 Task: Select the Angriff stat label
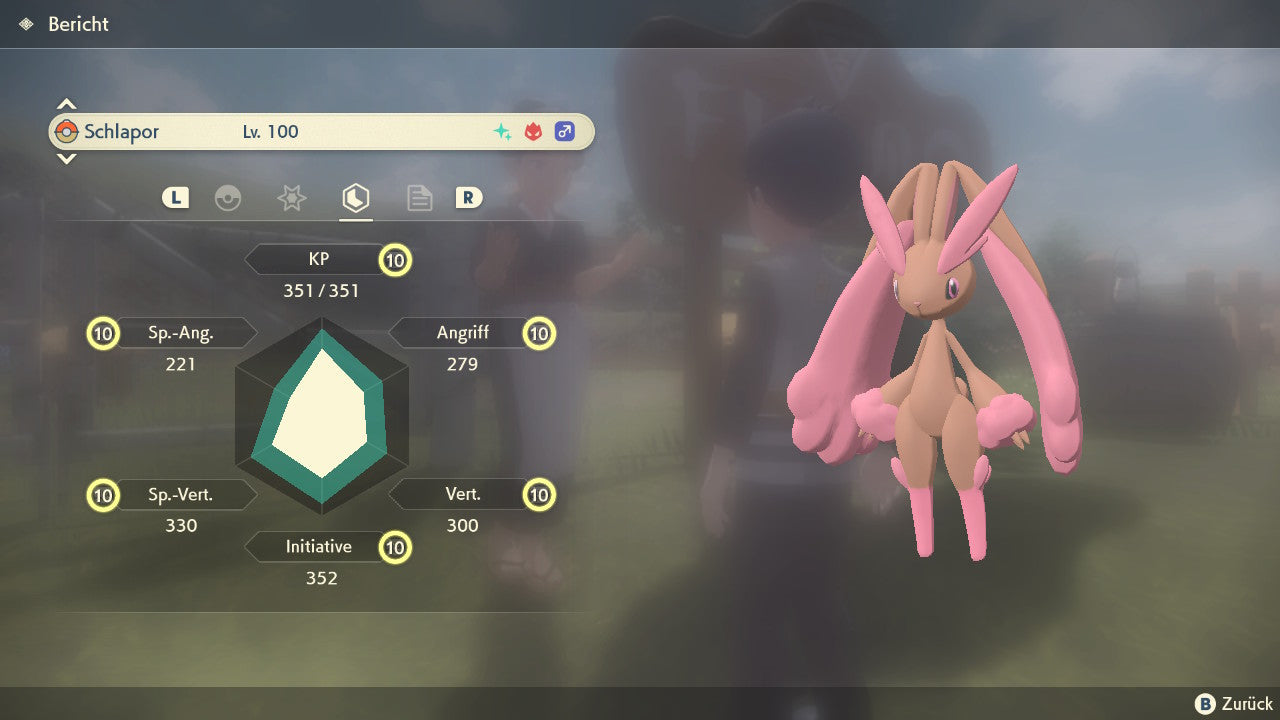click(462, 333)
